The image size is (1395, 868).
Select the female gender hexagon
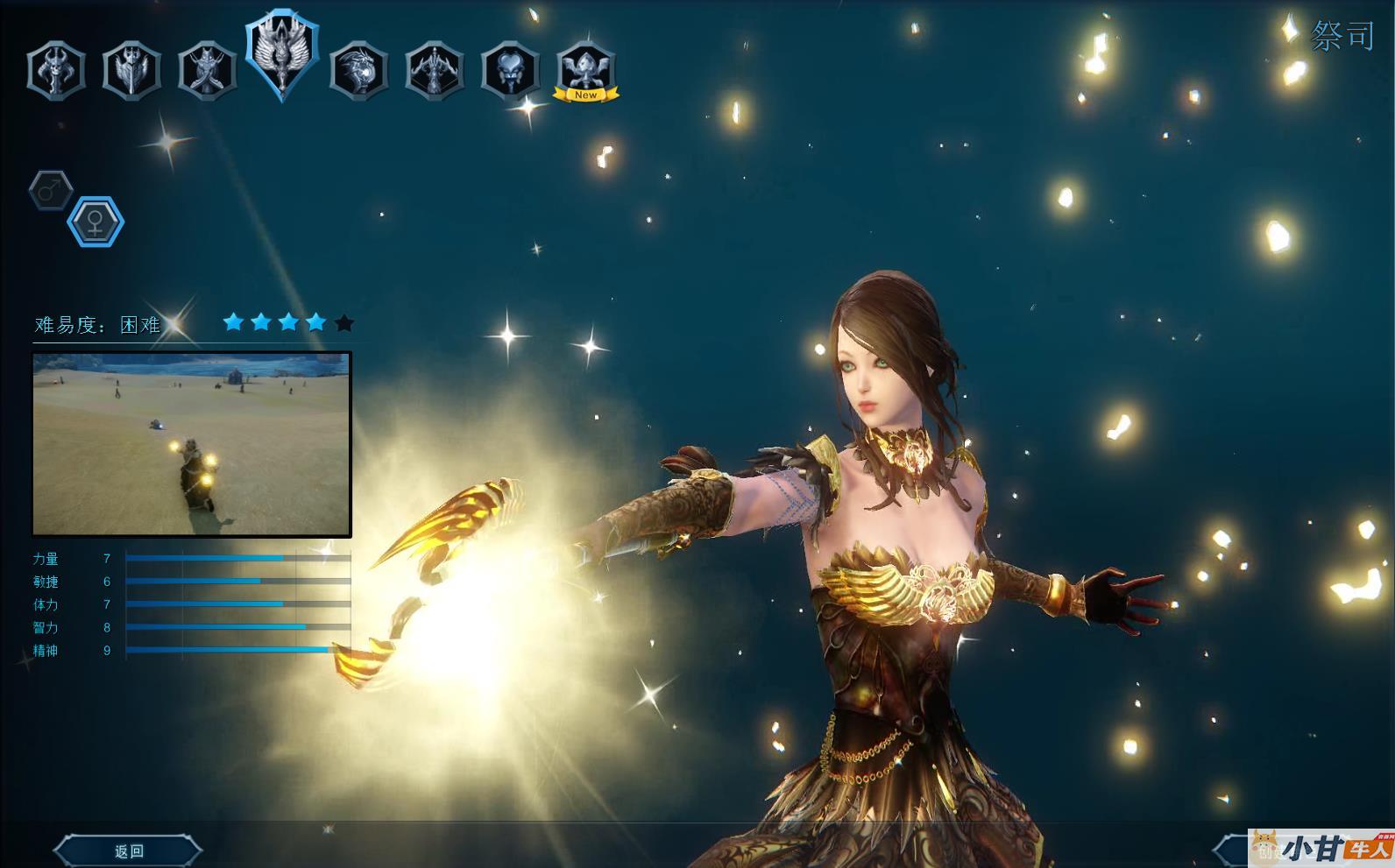(96, 221)
